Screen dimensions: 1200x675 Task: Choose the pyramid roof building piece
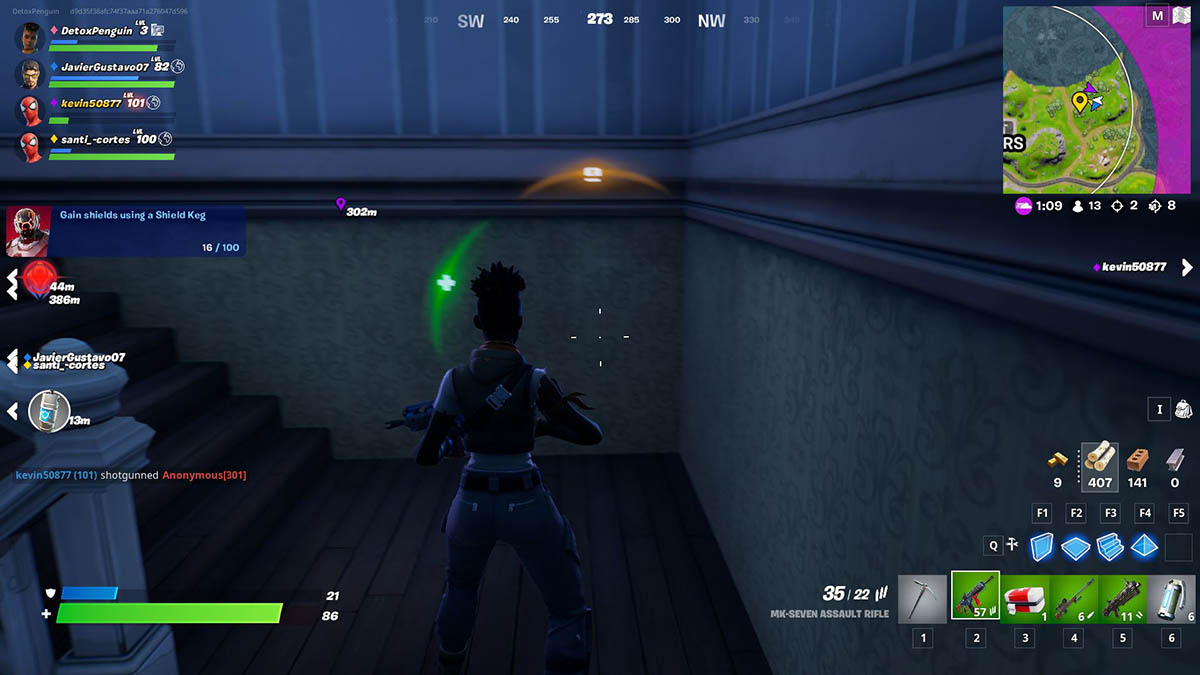pos(1144,546)
